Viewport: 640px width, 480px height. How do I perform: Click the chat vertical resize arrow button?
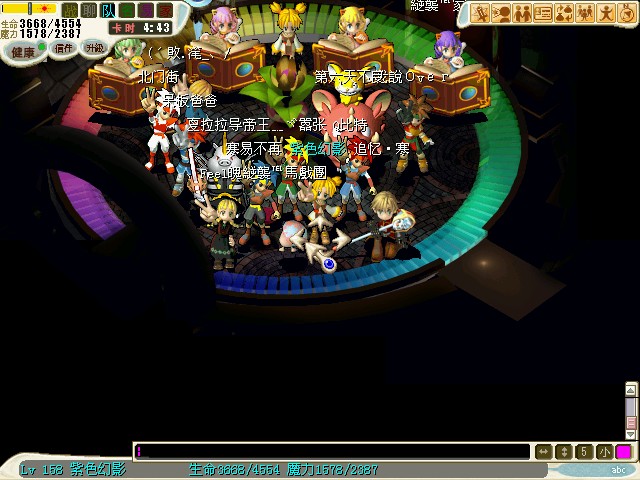coord(564,451)
